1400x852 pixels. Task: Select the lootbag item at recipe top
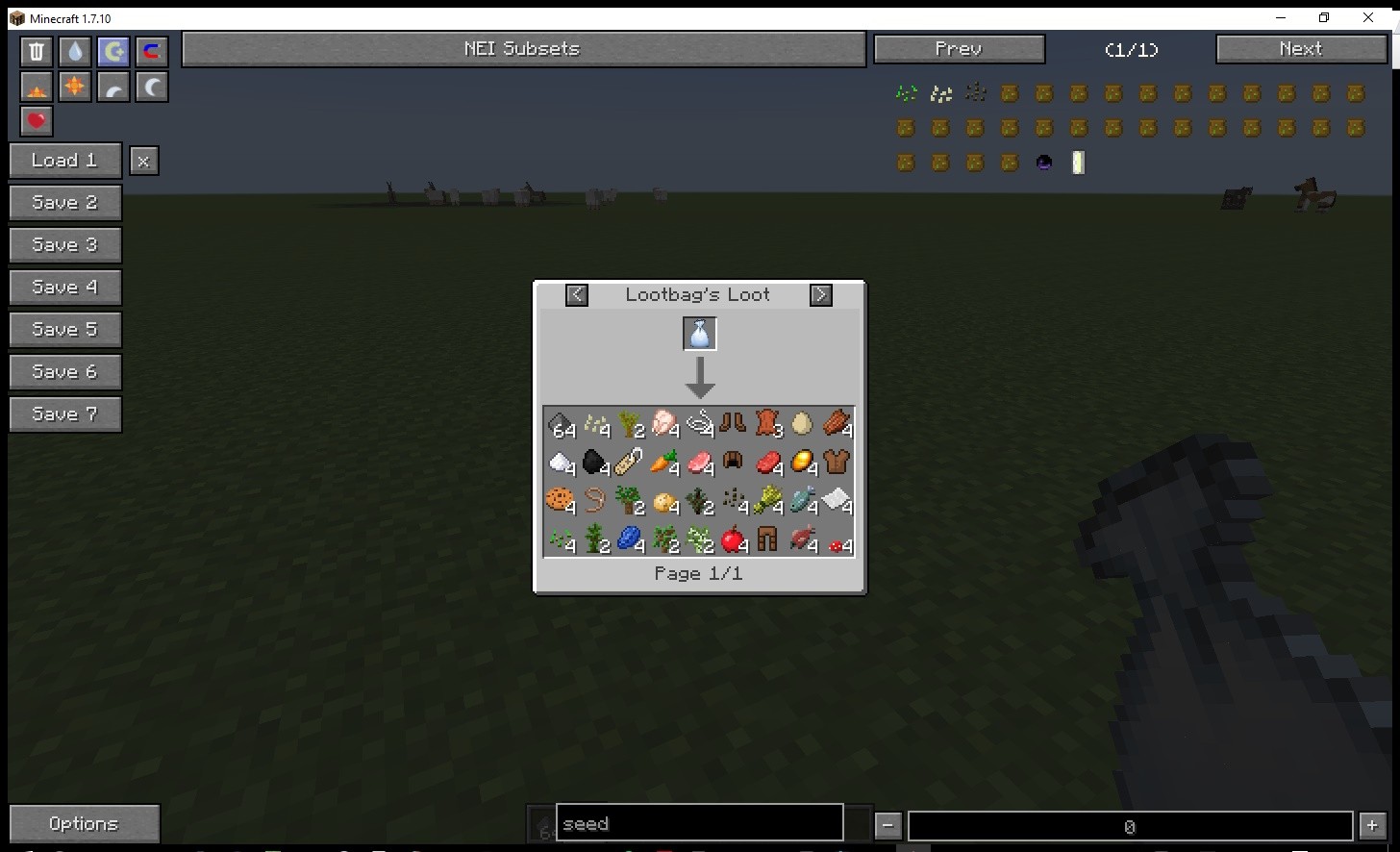pos(700,334)
